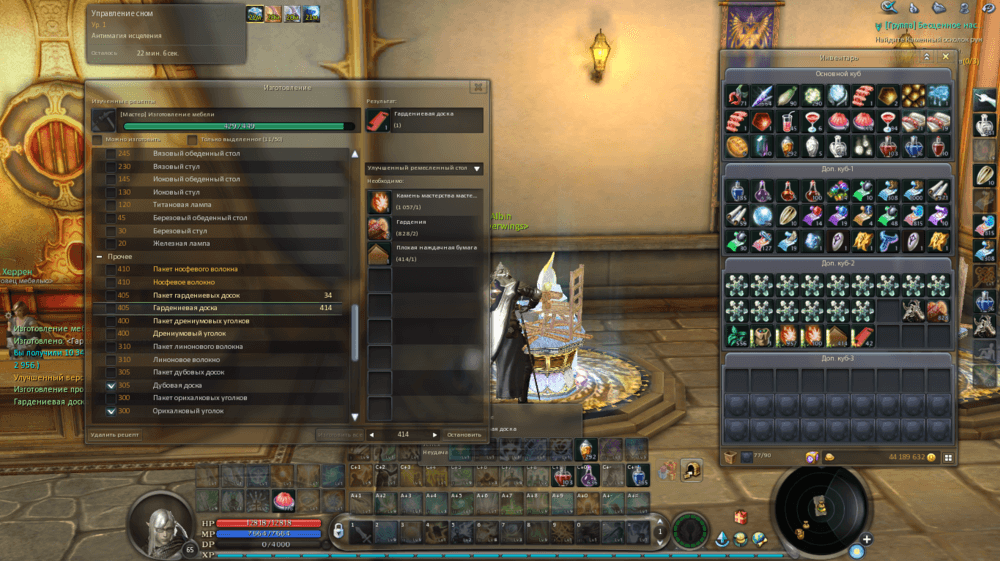Increase craft quantity with the right arrow
1000x561 pixels.
434,435
